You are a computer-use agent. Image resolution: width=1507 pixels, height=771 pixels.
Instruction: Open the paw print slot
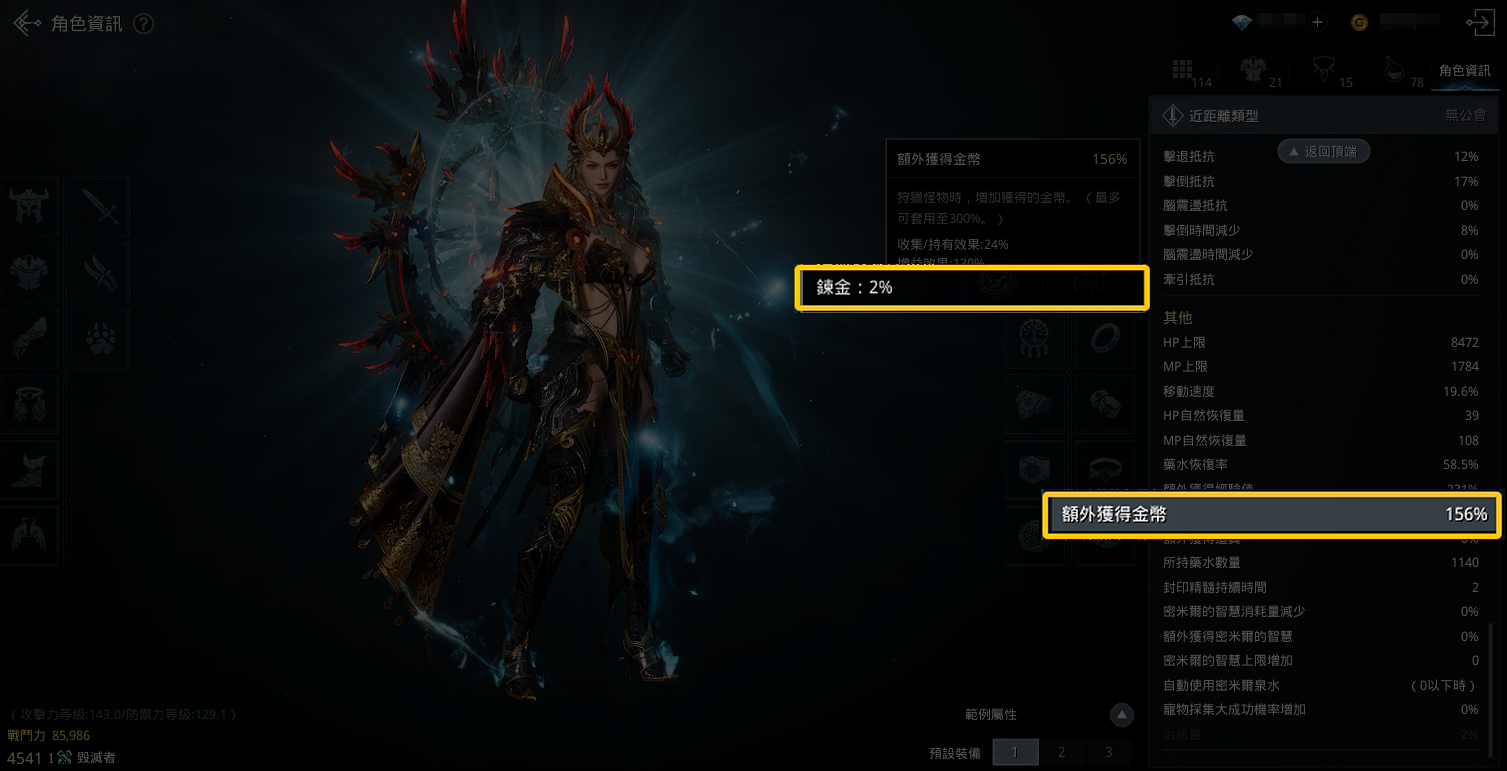(100, 337)
